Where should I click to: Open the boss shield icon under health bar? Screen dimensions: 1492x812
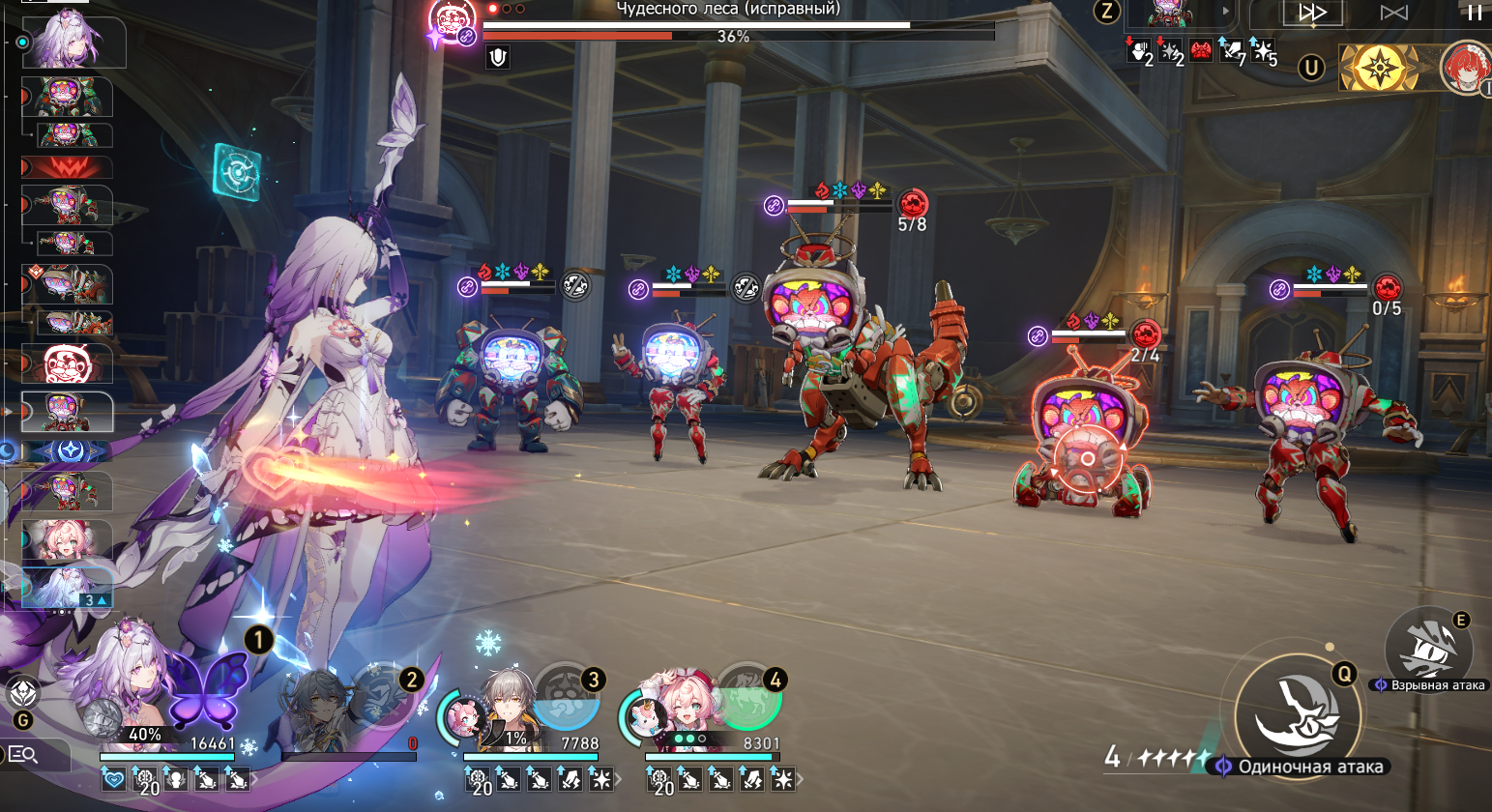498,58
